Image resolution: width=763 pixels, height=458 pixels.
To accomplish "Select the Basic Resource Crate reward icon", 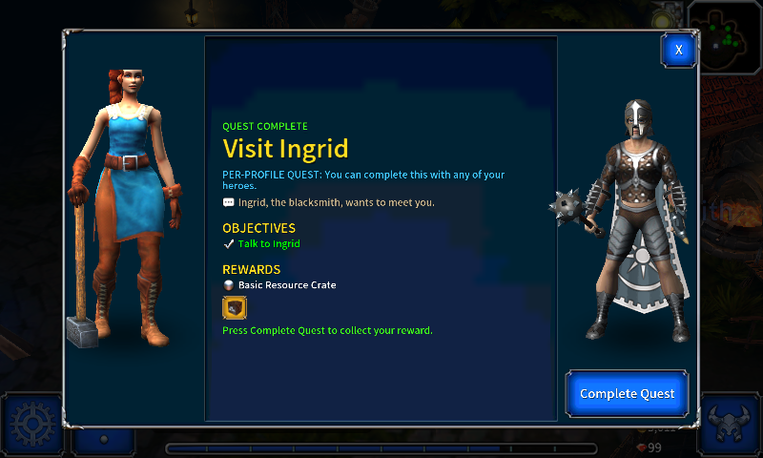I will [x=234, y=309].
